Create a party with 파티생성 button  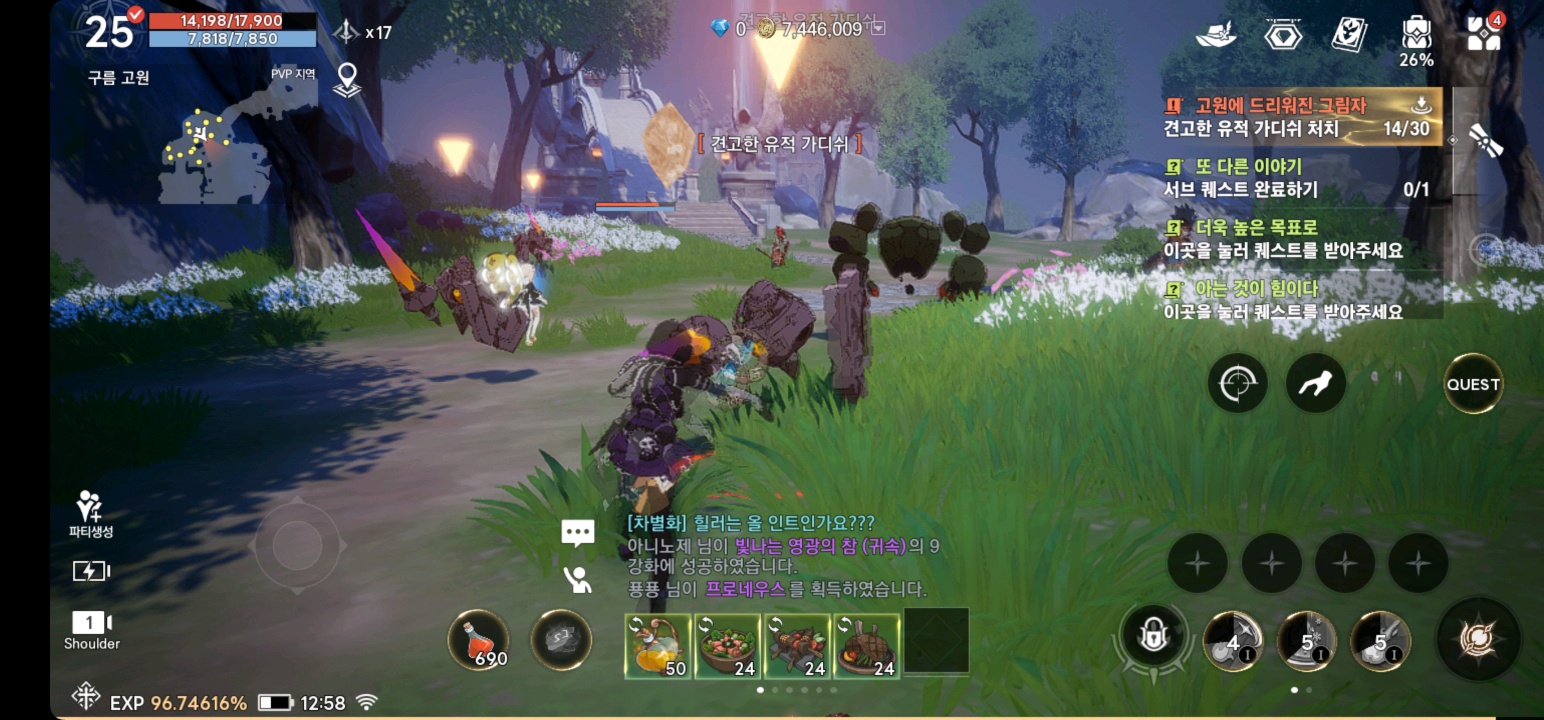pyautogui.click(x=91, y=514)
